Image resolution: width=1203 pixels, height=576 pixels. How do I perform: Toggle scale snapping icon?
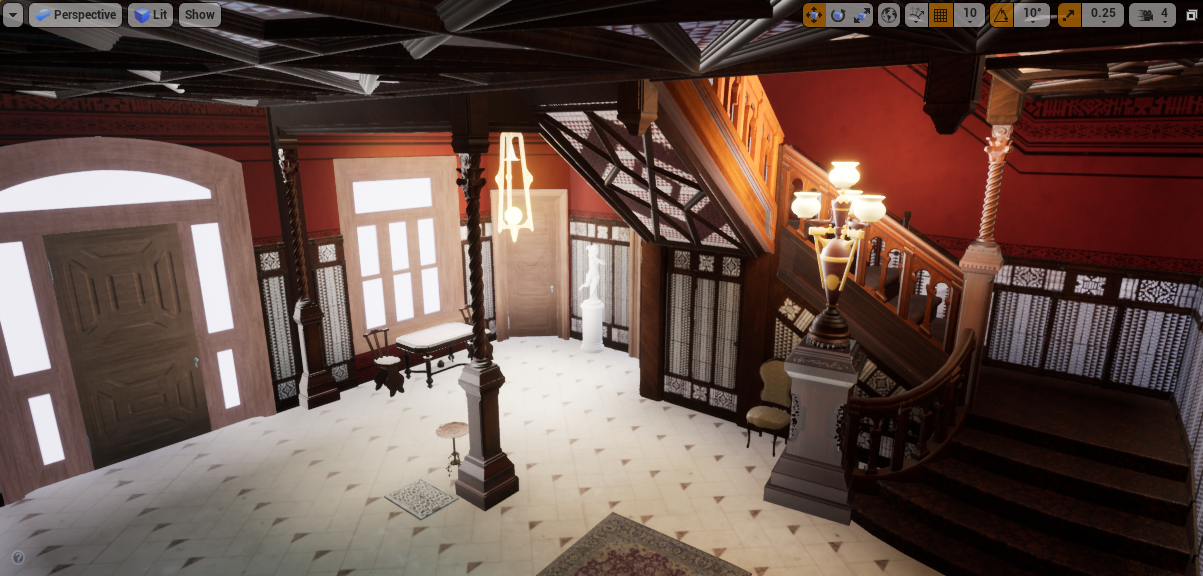(x=1069, y=15)
